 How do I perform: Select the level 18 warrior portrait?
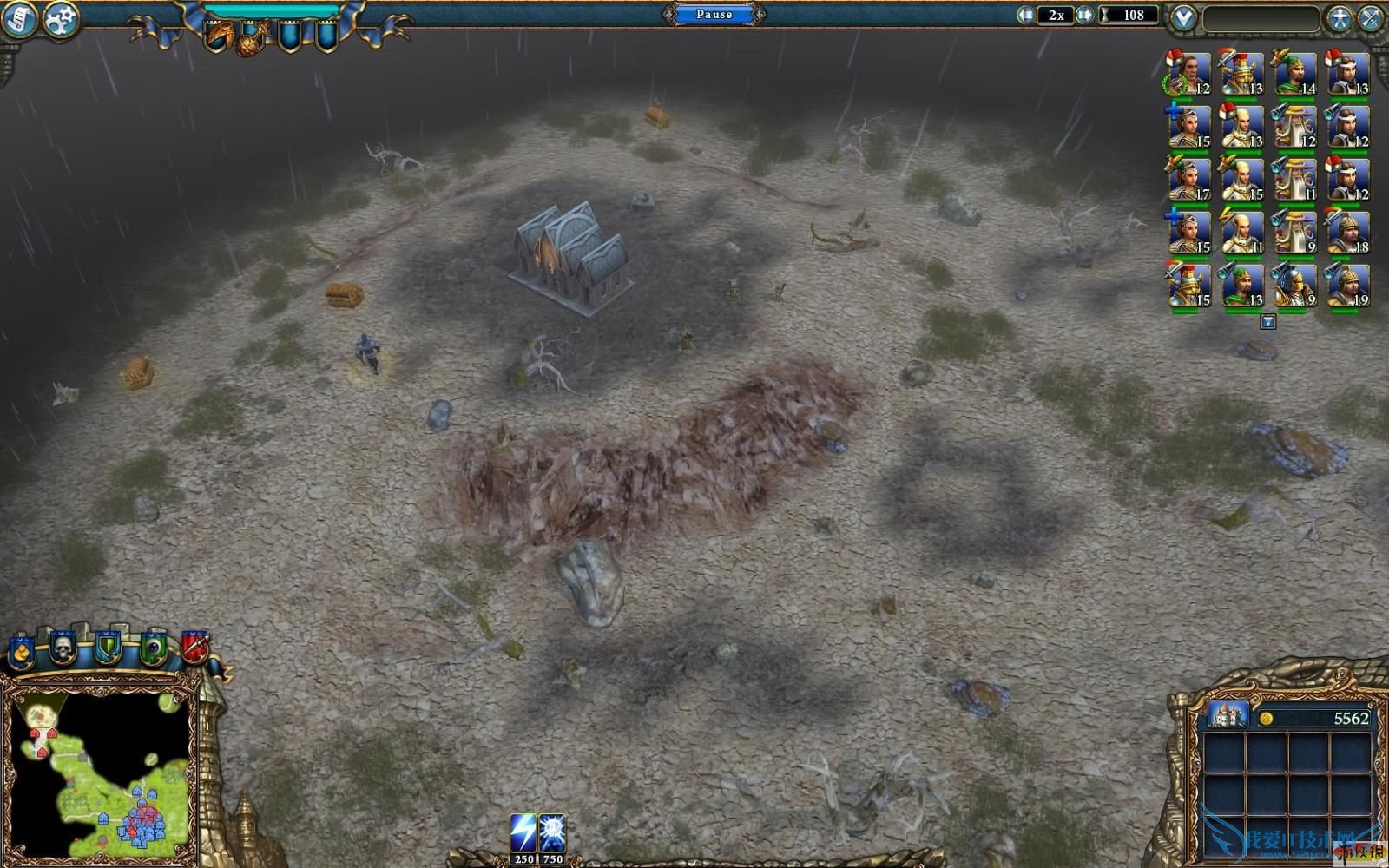[1348, 233]
